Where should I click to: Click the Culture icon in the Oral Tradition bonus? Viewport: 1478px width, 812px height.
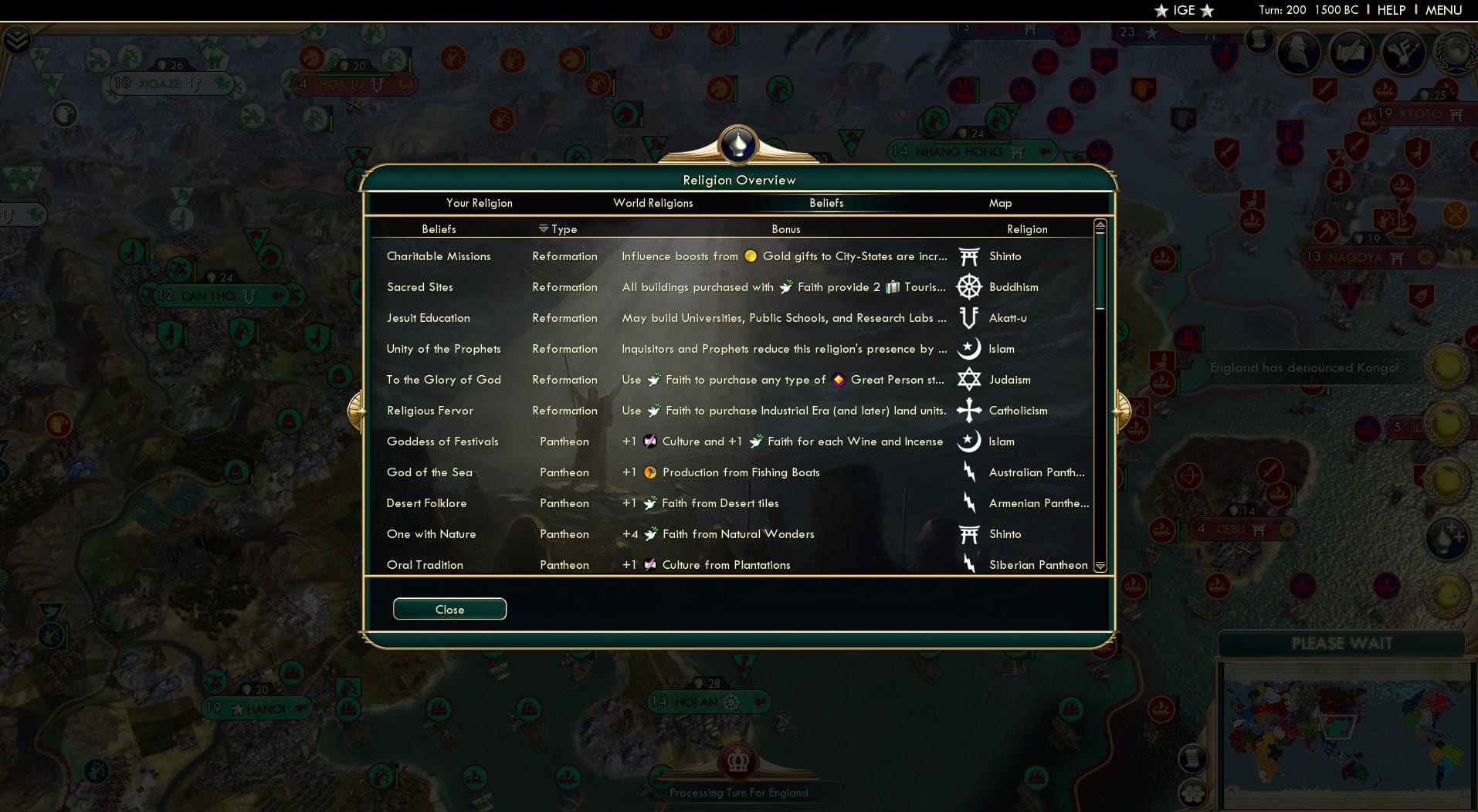651,564
